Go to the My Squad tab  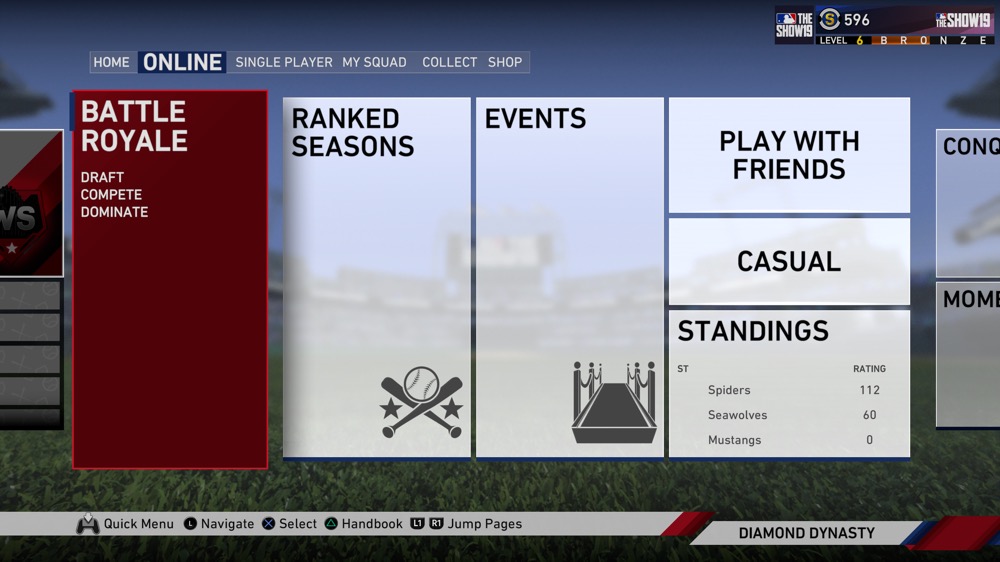point(374,62)
